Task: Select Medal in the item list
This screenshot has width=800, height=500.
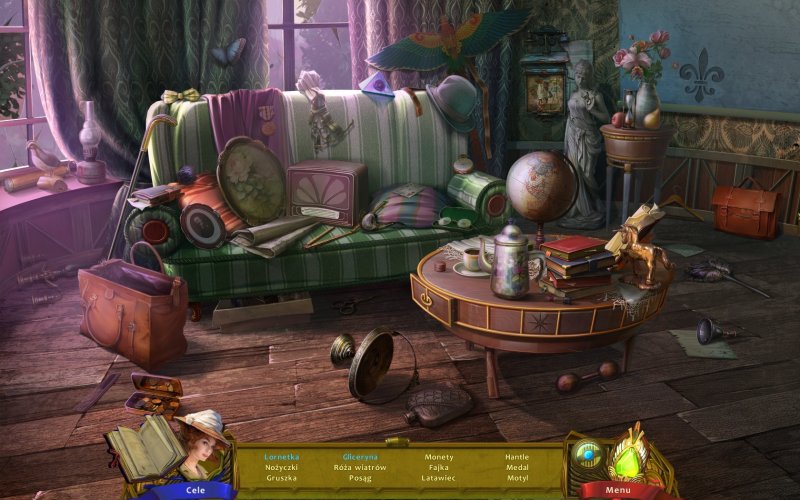Action: point(517,467)
